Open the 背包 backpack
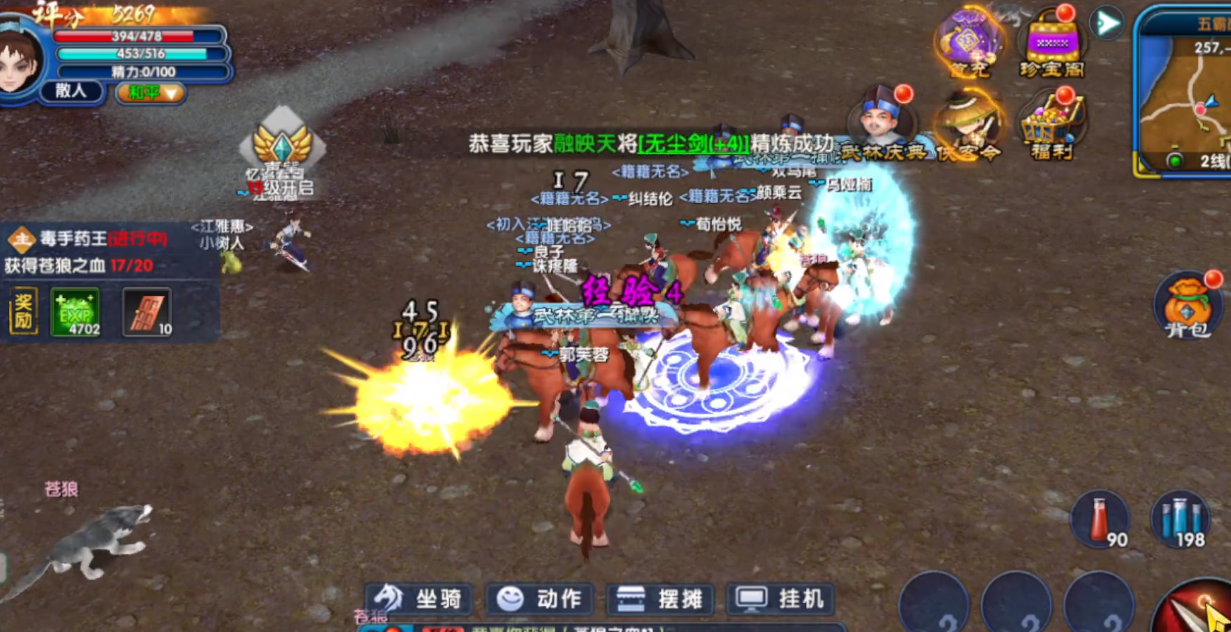Image resolution: width=1231 pixels, height=632 pixels. coord(1189,305)
